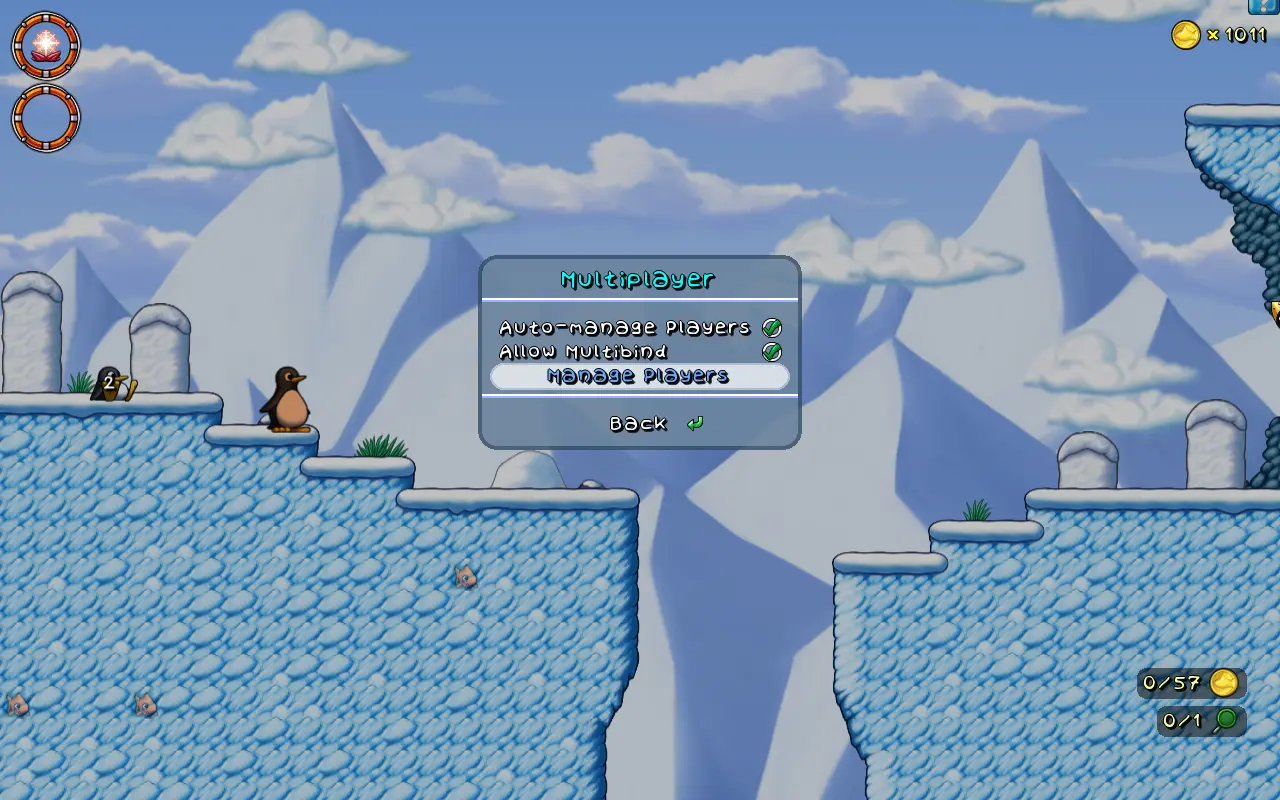Open the Manage Players menu
The height and width of the screenshot is (800, 1280).
[x=639, y=376]
